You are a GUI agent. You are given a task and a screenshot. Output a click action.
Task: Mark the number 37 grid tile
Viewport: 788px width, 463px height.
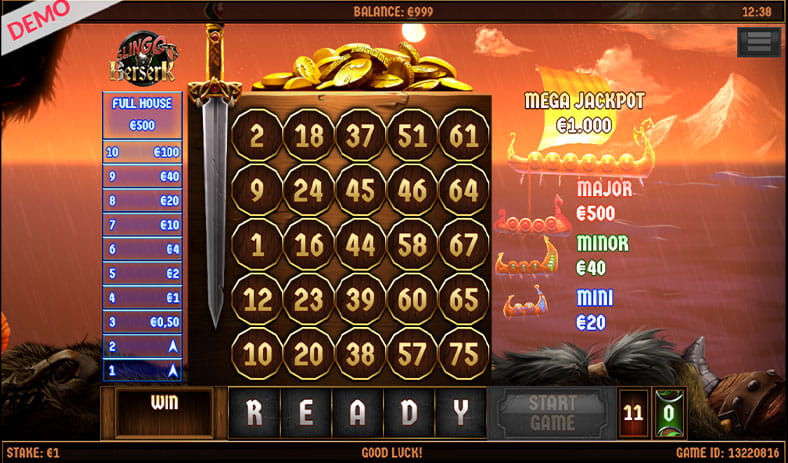pos(360,136)
